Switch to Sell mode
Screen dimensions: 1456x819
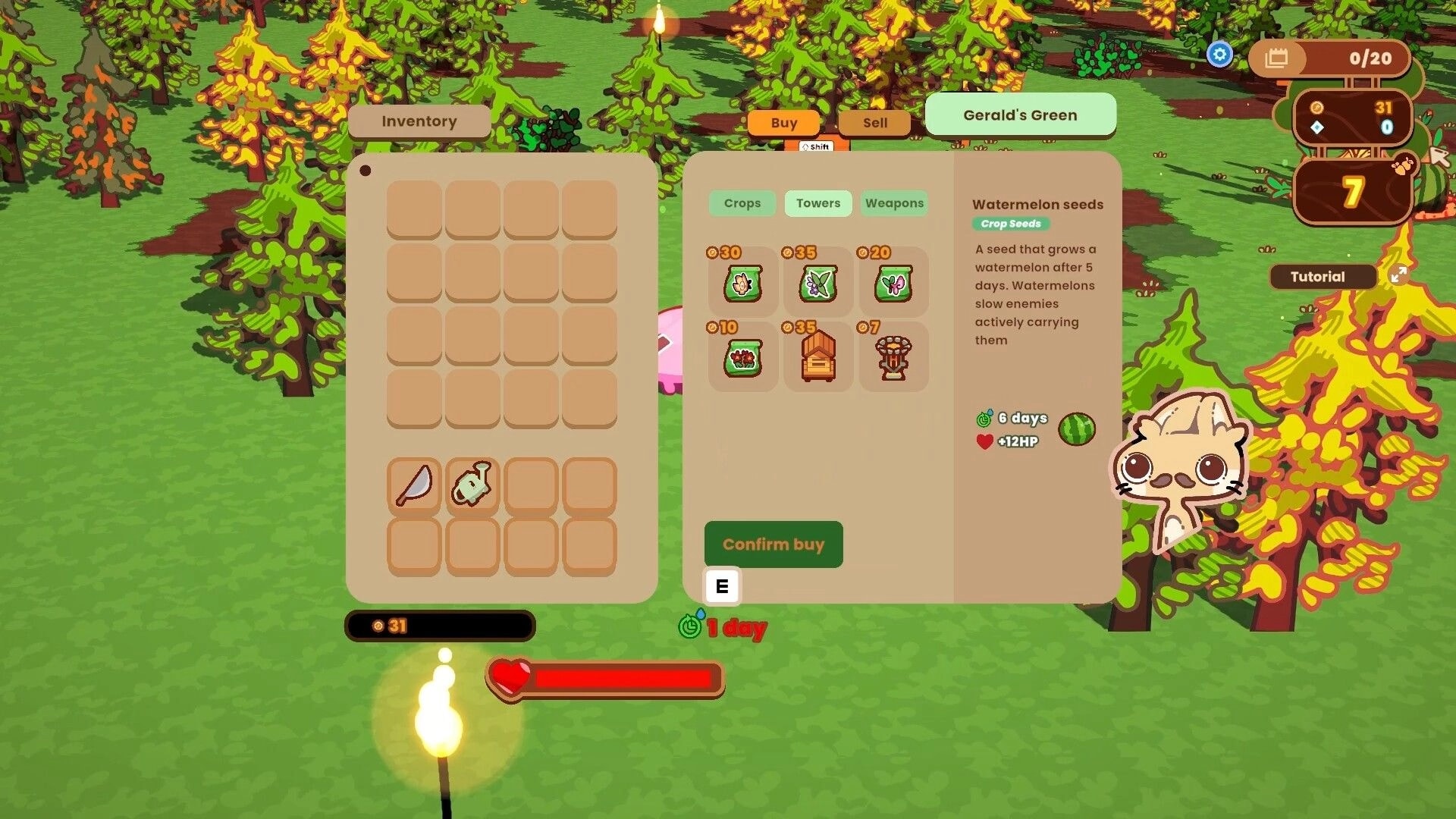pyautogui.click(x=874, y=123)
